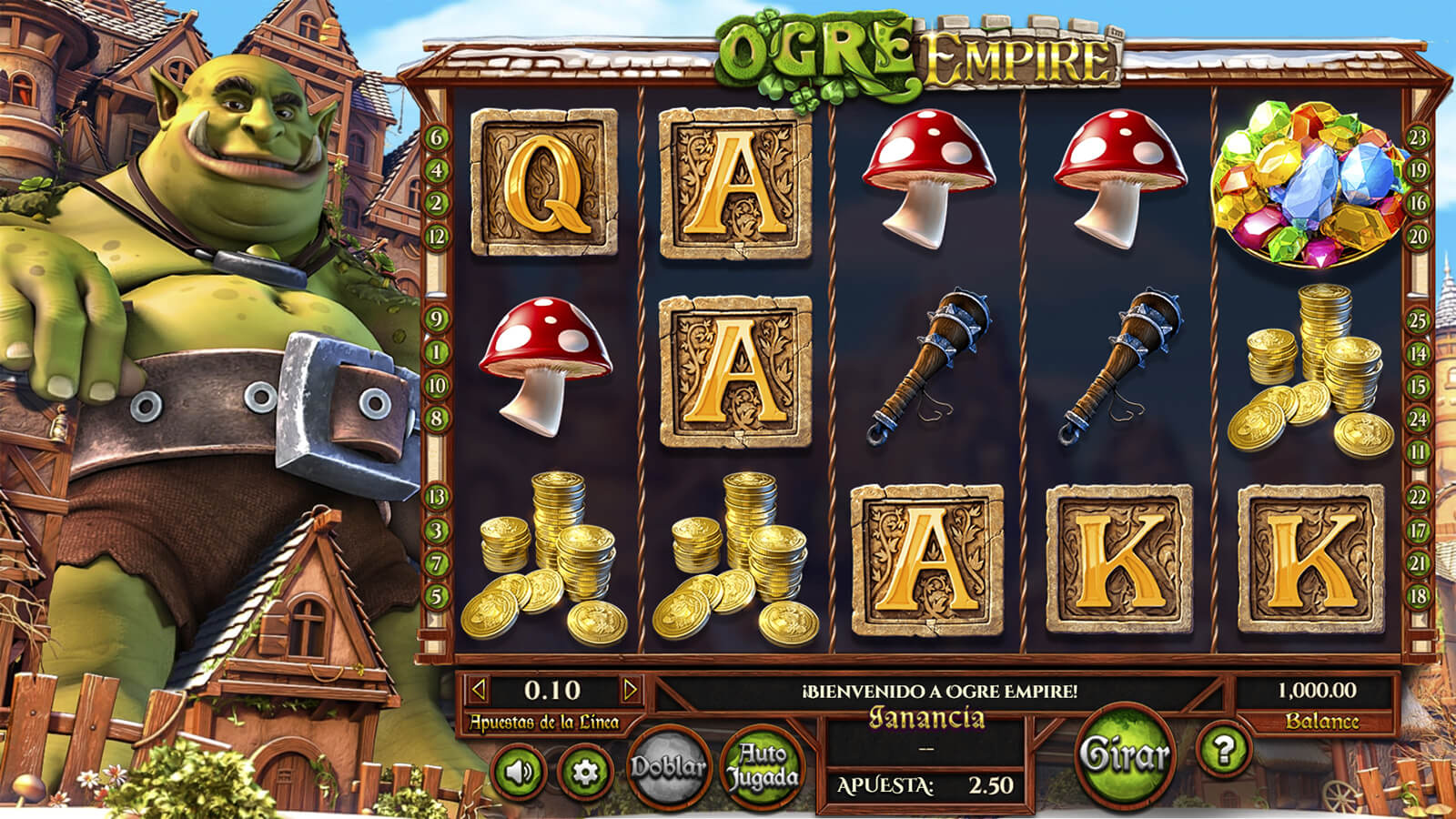Select payline number 23 marker
The height and width of the screenshot is (819, 1456).
tap(1418, 138)
